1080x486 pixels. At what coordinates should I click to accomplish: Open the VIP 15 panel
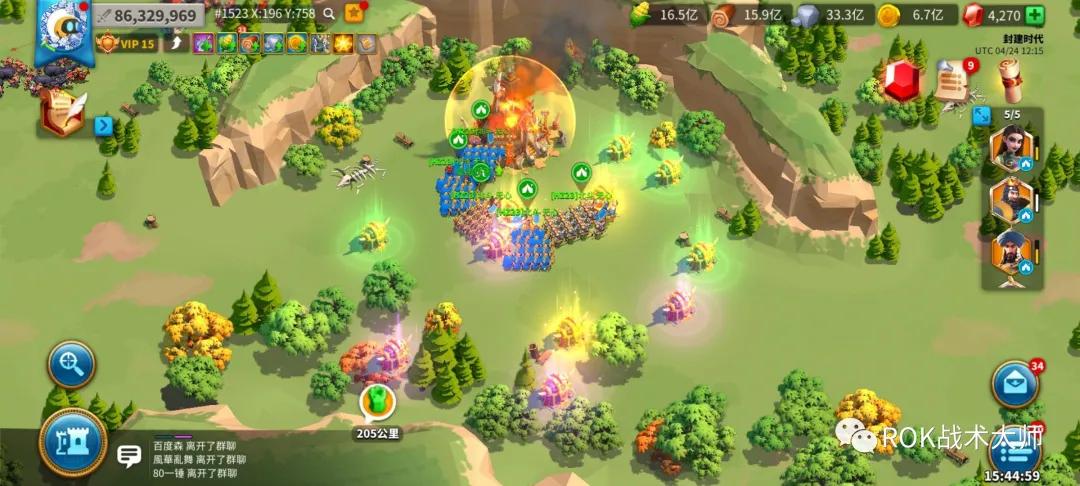coord(128,43)
